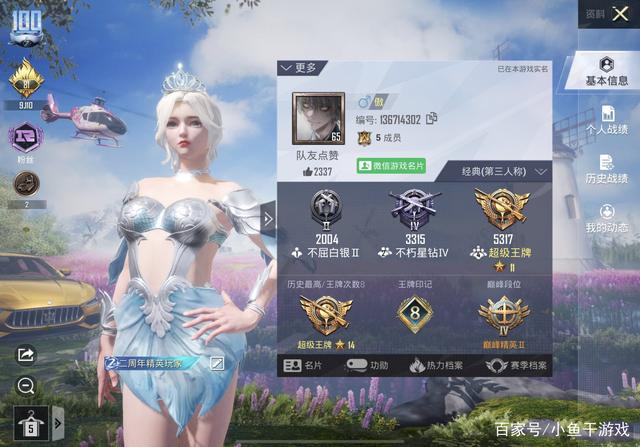Open the 粉丝 fans icon
640x447 pixels.
(x=25, y=137)
